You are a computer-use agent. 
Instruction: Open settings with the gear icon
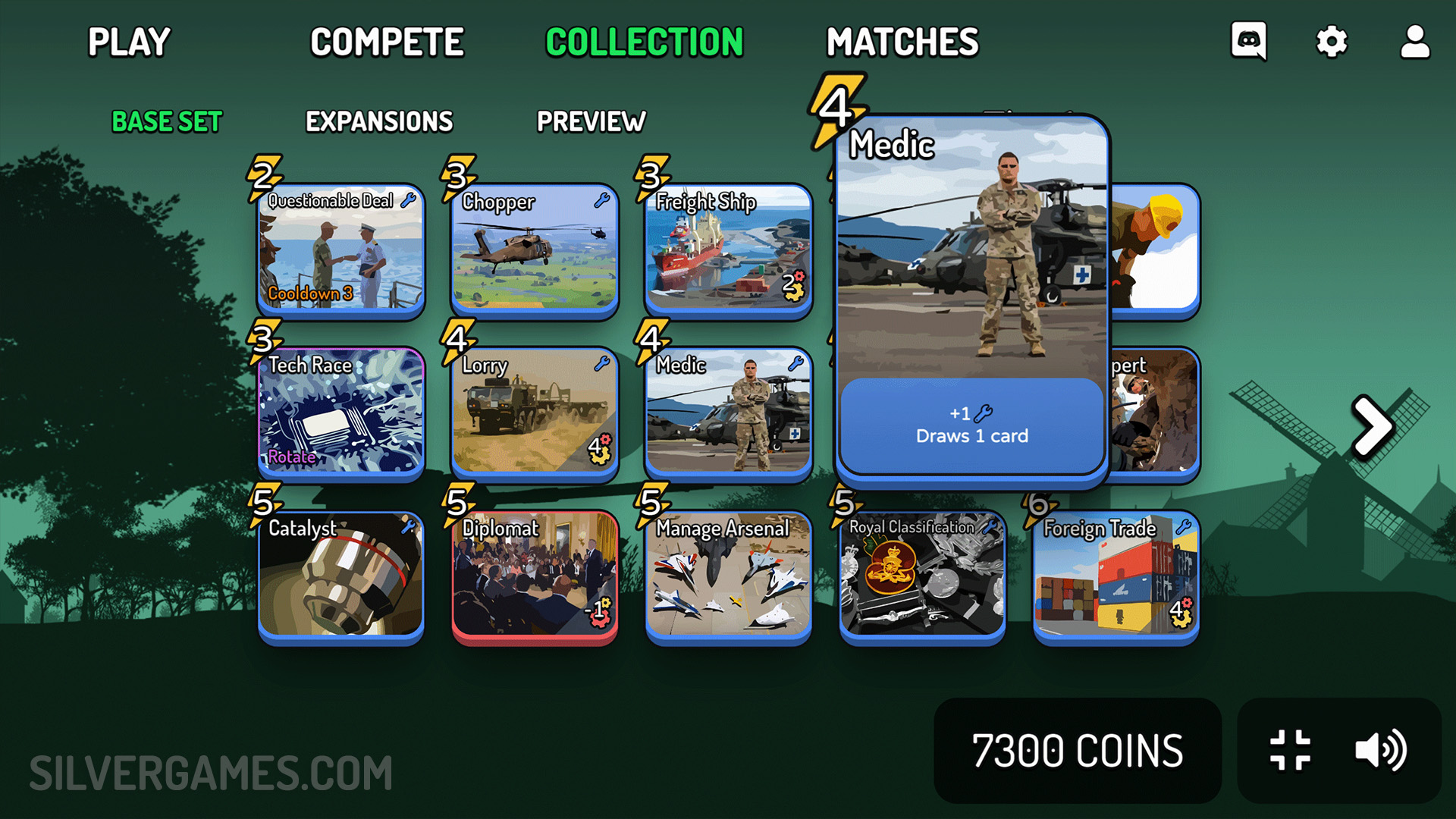click(x=1332, y=41)
